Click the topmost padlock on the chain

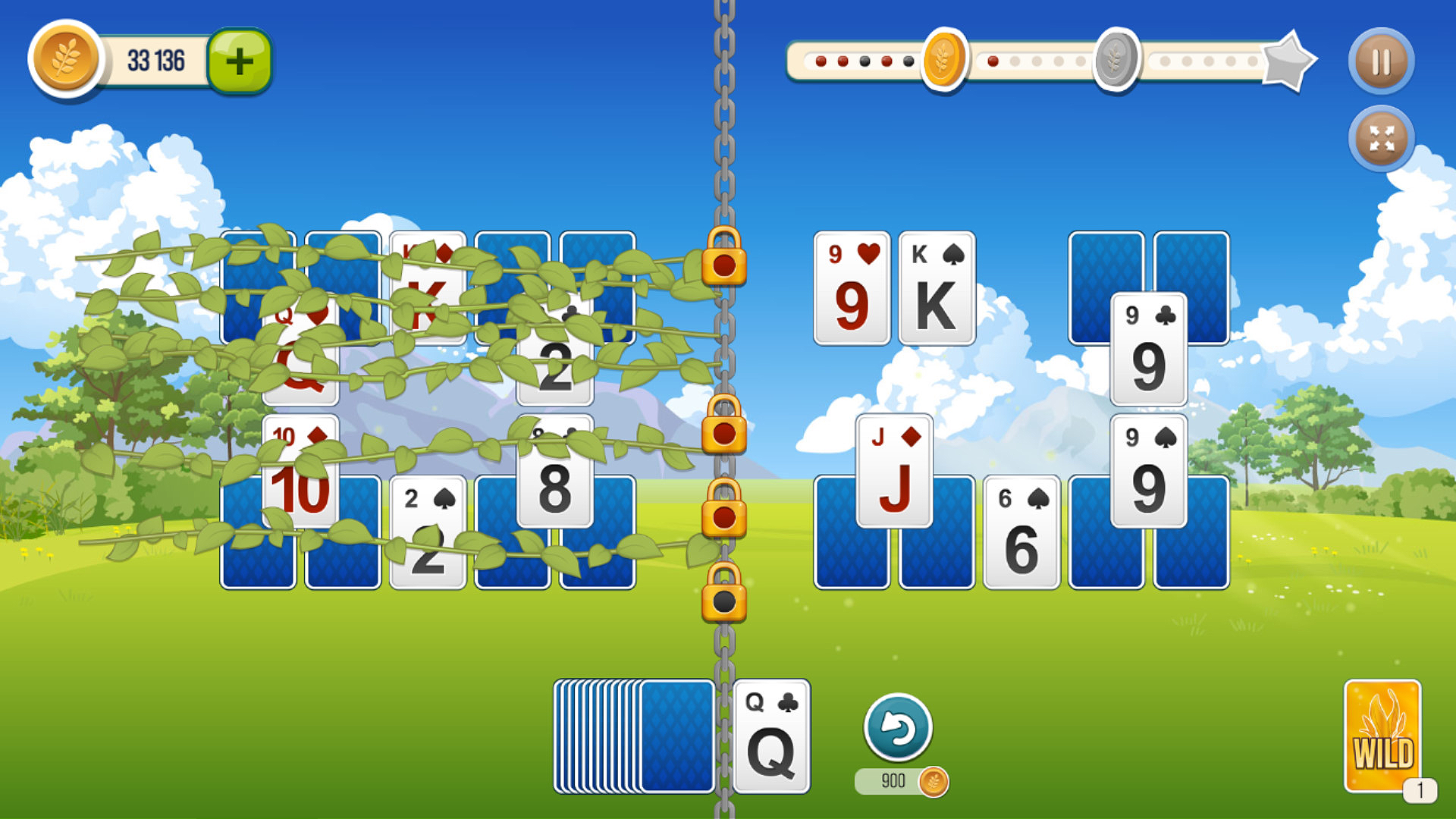723,265
